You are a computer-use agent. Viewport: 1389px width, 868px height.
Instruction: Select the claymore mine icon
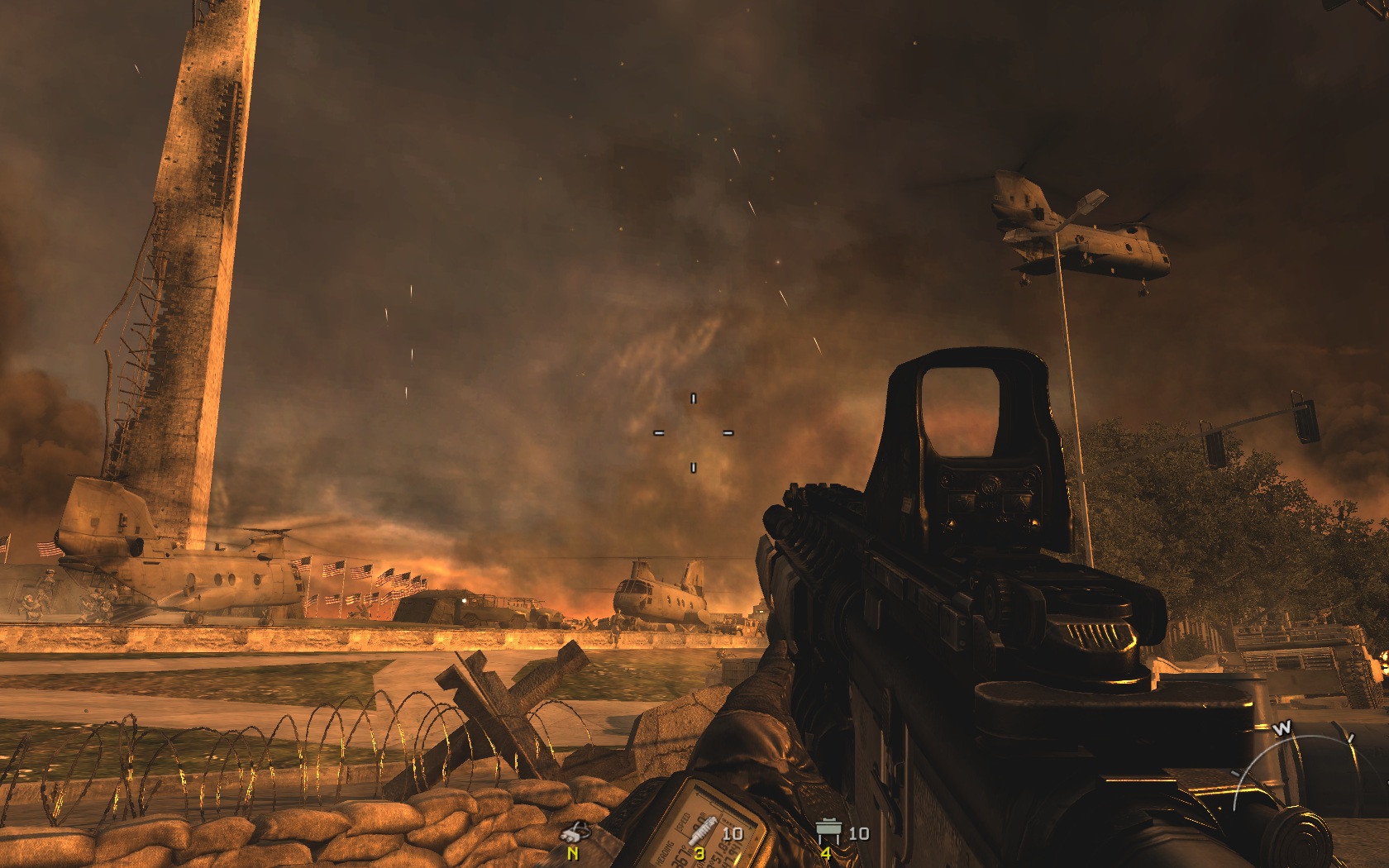(x=828, y=831)
